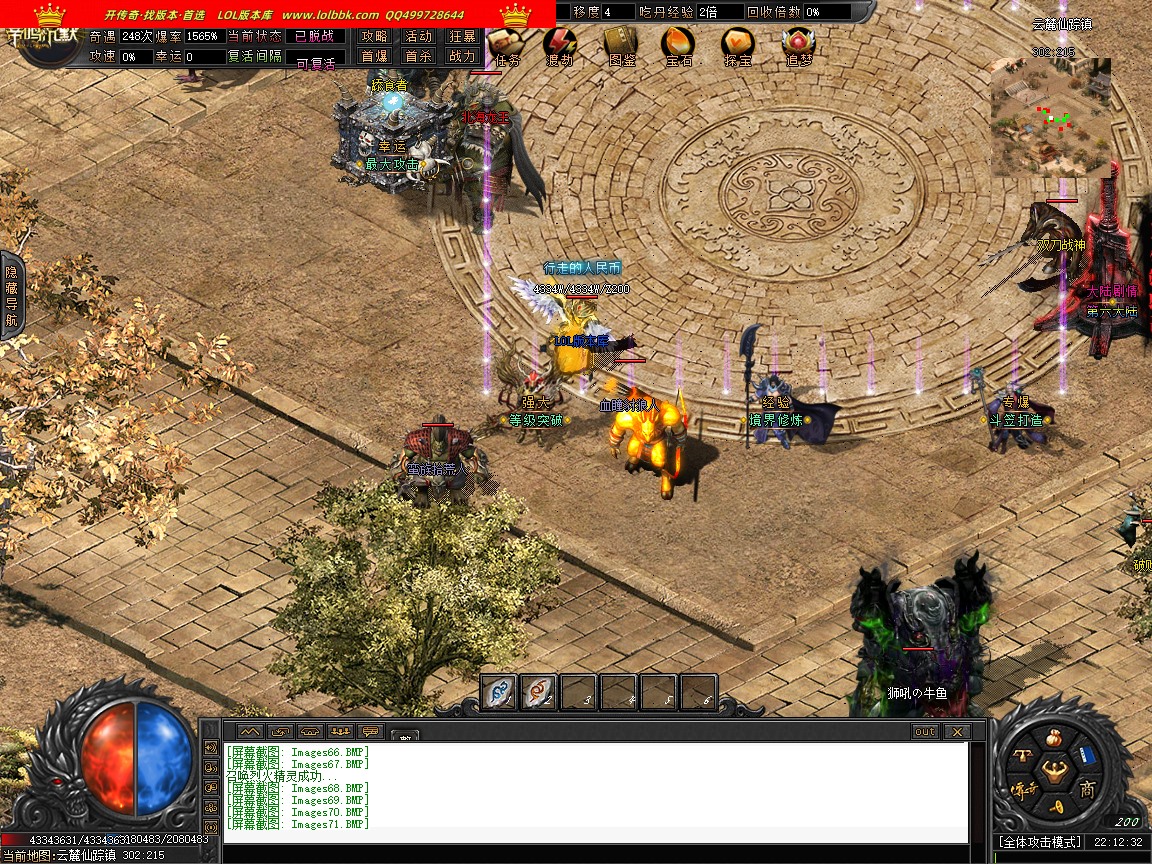The image size is (1152, 864).
Task: Use the second hotbar skill slot
Action: click(538, 692)
